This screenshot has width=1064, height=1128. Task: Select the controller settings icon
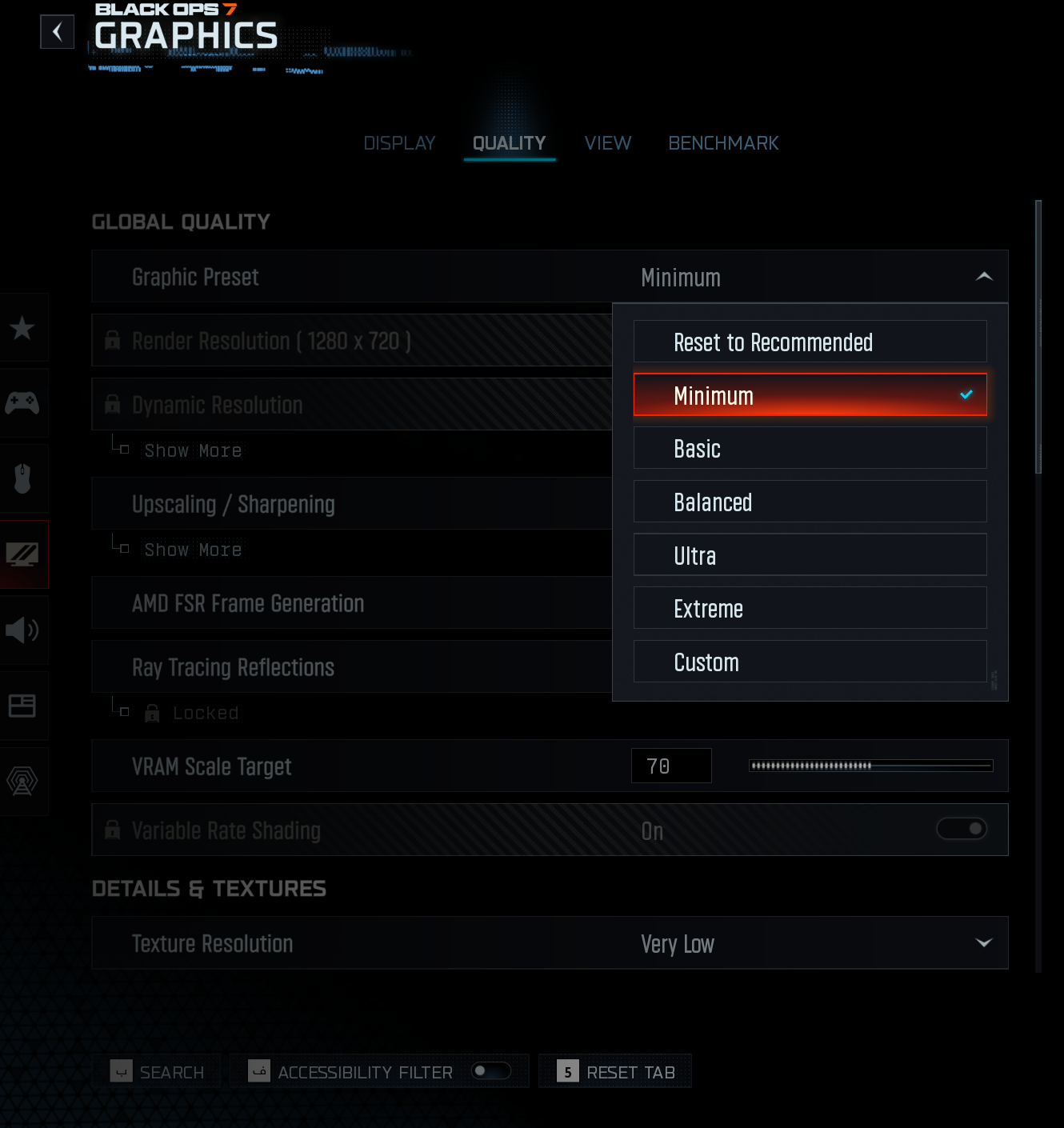22,403
